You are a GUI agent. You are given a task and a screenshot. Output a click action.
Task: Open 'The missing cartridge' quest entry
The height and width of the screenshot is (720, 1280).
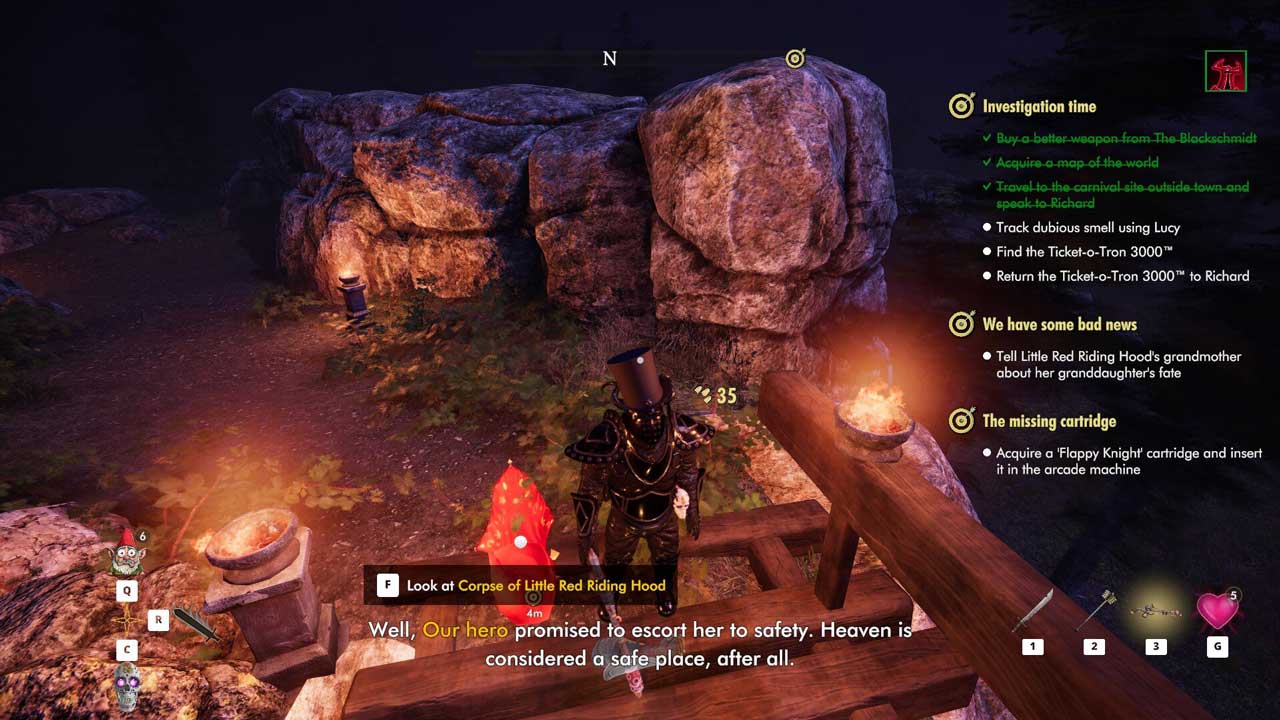[1049, 421]
